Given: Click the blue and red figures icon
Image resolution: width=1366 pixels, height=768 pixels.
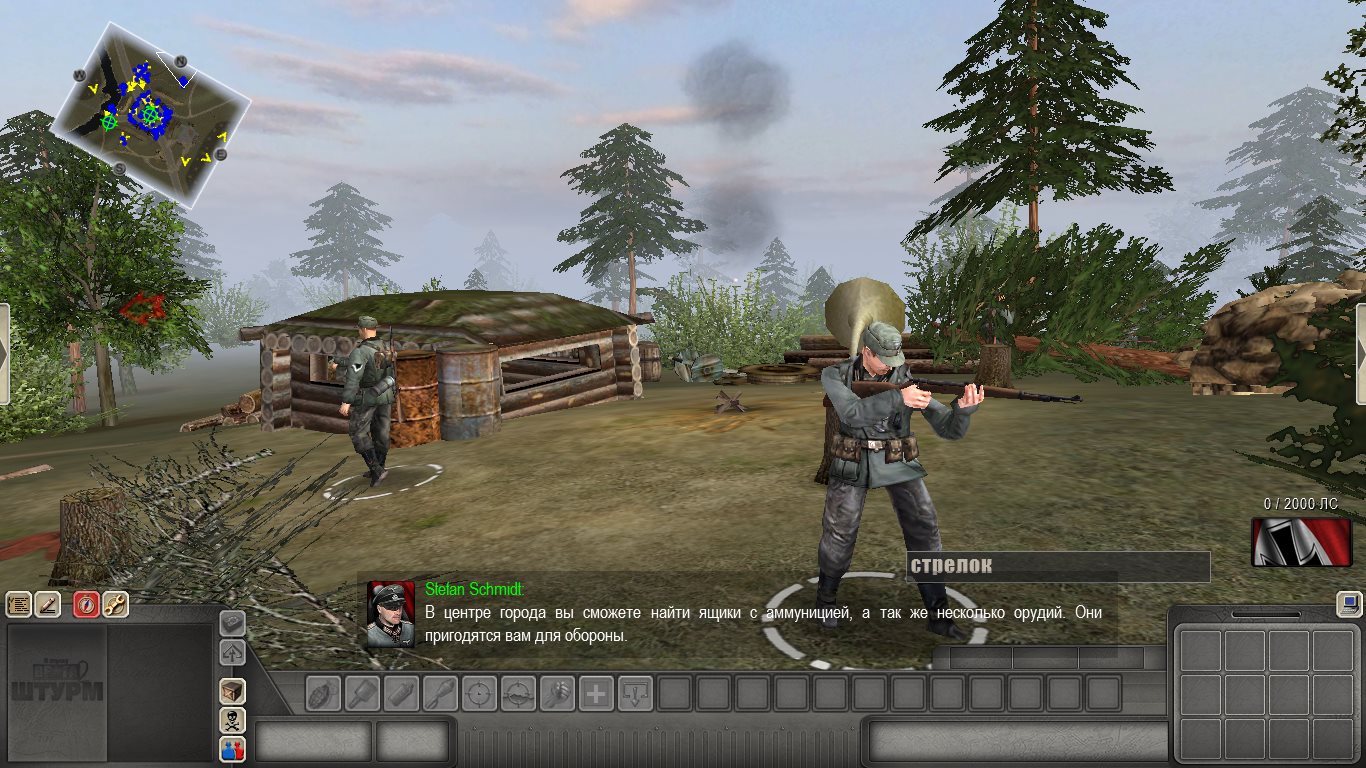Looking at the screenshot, I should (x=232, y=748).
